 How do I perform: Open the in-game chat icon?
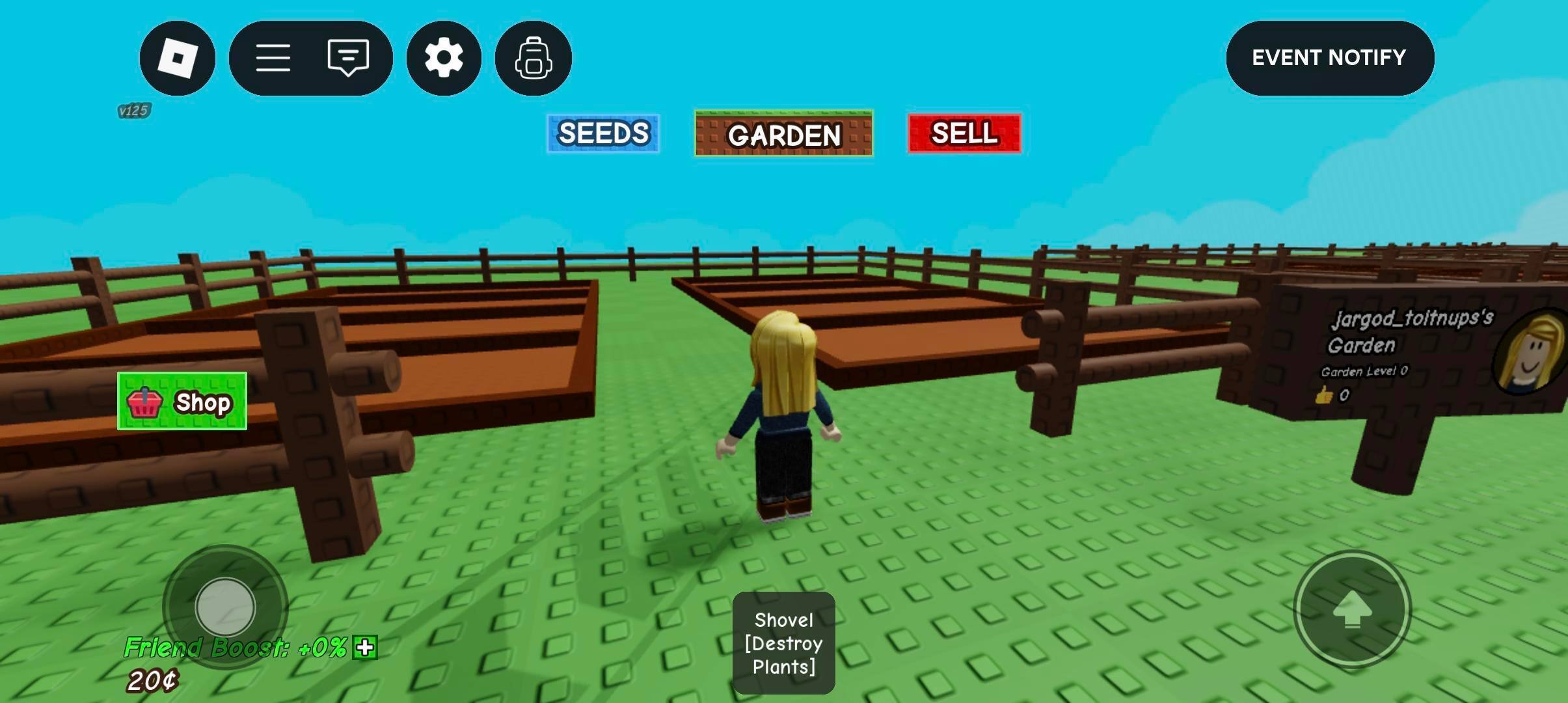[349, 58]
